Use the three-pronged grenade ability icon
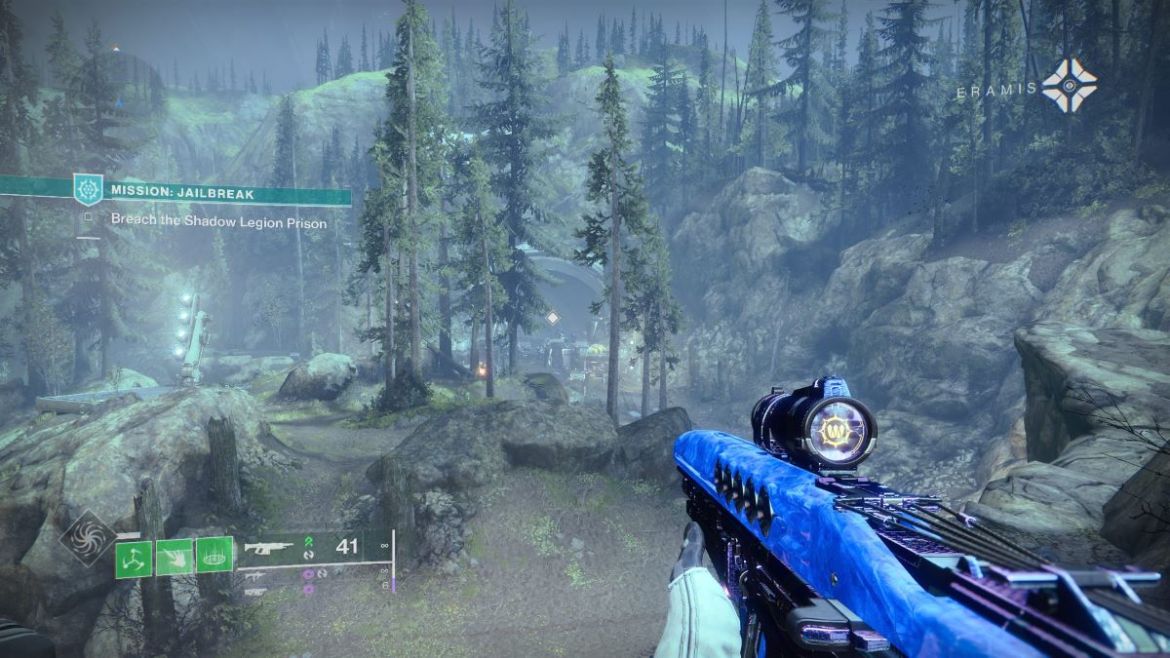The image size is (1170, 658). click(133, 555)
